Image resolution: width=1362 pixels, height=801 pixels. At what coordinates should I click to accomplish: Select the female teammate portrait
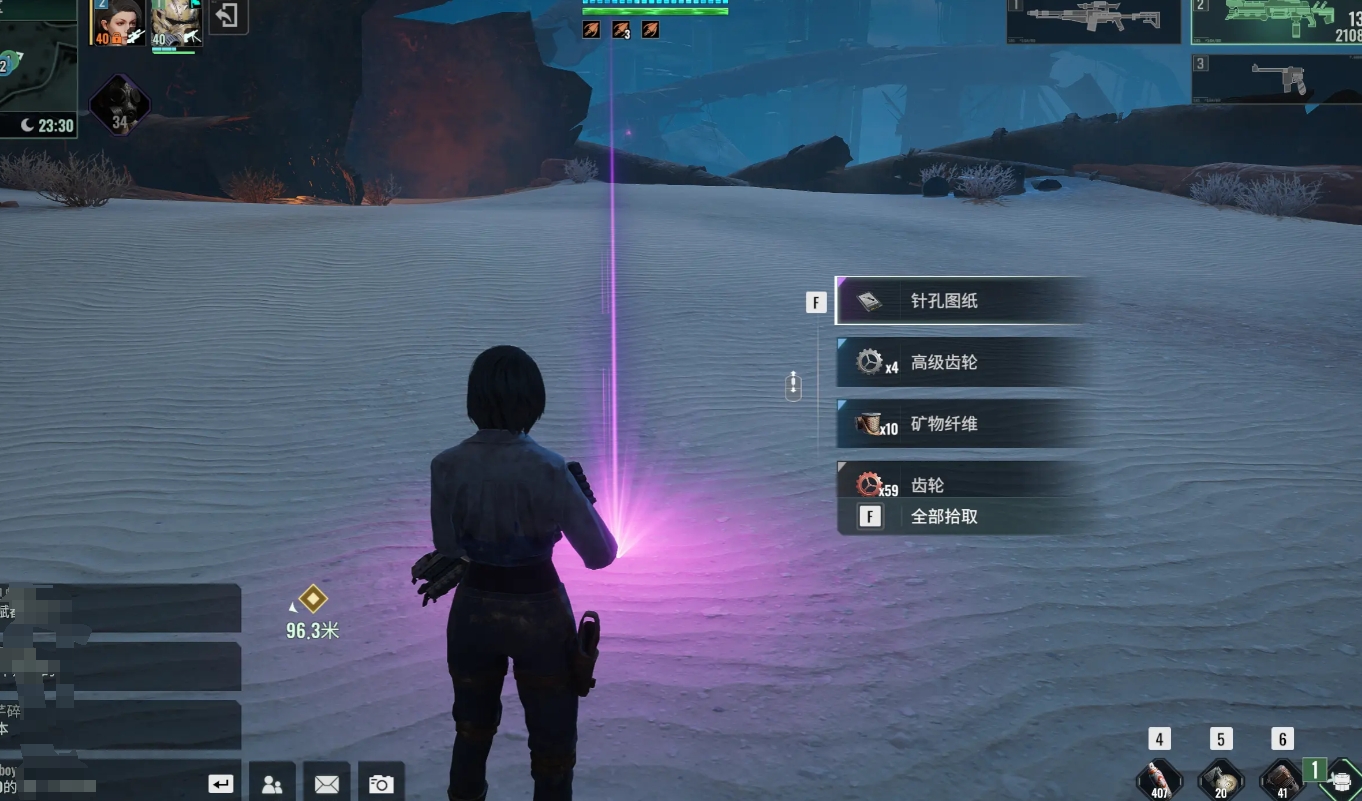[x=118, y=23]
